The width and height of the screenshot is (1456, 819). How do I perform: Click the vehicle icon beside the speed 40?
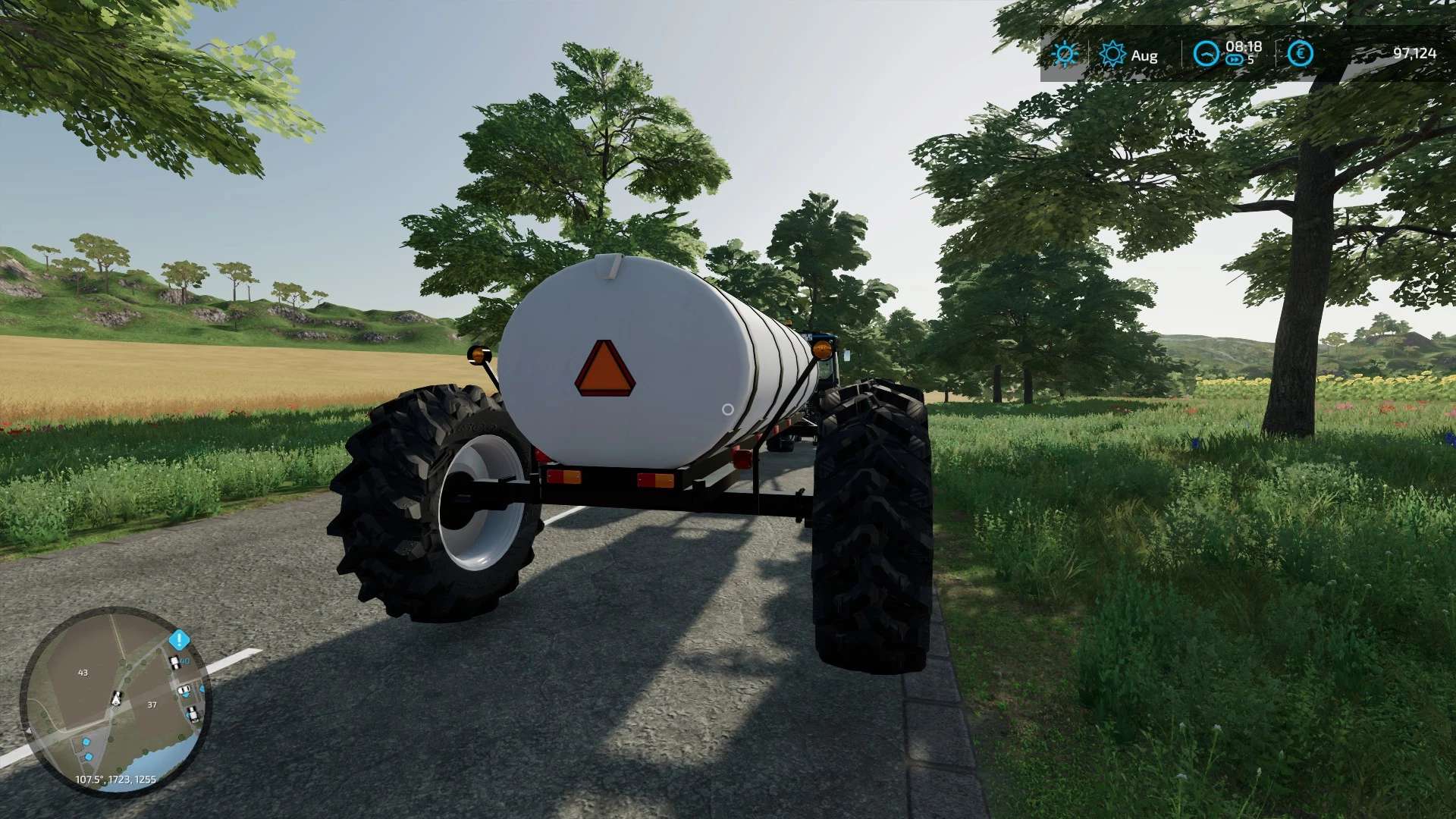(x=174, y=662)
